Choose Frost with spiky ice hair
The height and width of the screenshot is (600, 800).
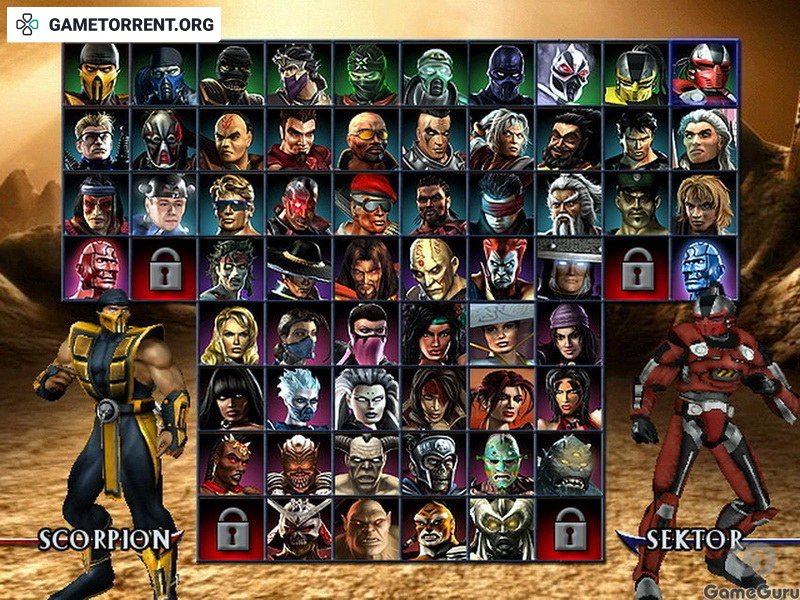click(x=299, y=399)
